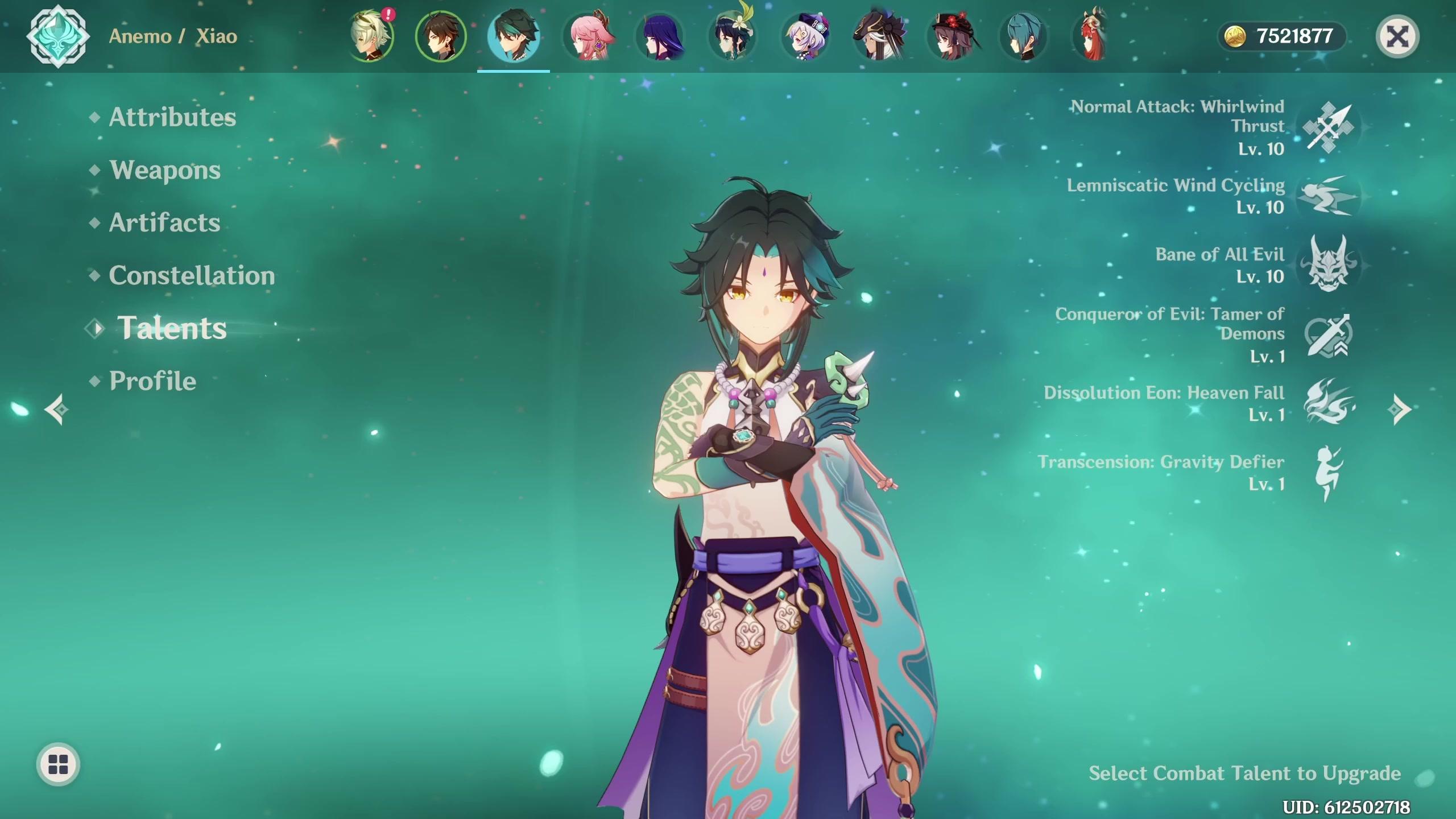Open the Artifacts section
Image resolution: width=1456 pixels, height=819 pixels.
[164, 222]
